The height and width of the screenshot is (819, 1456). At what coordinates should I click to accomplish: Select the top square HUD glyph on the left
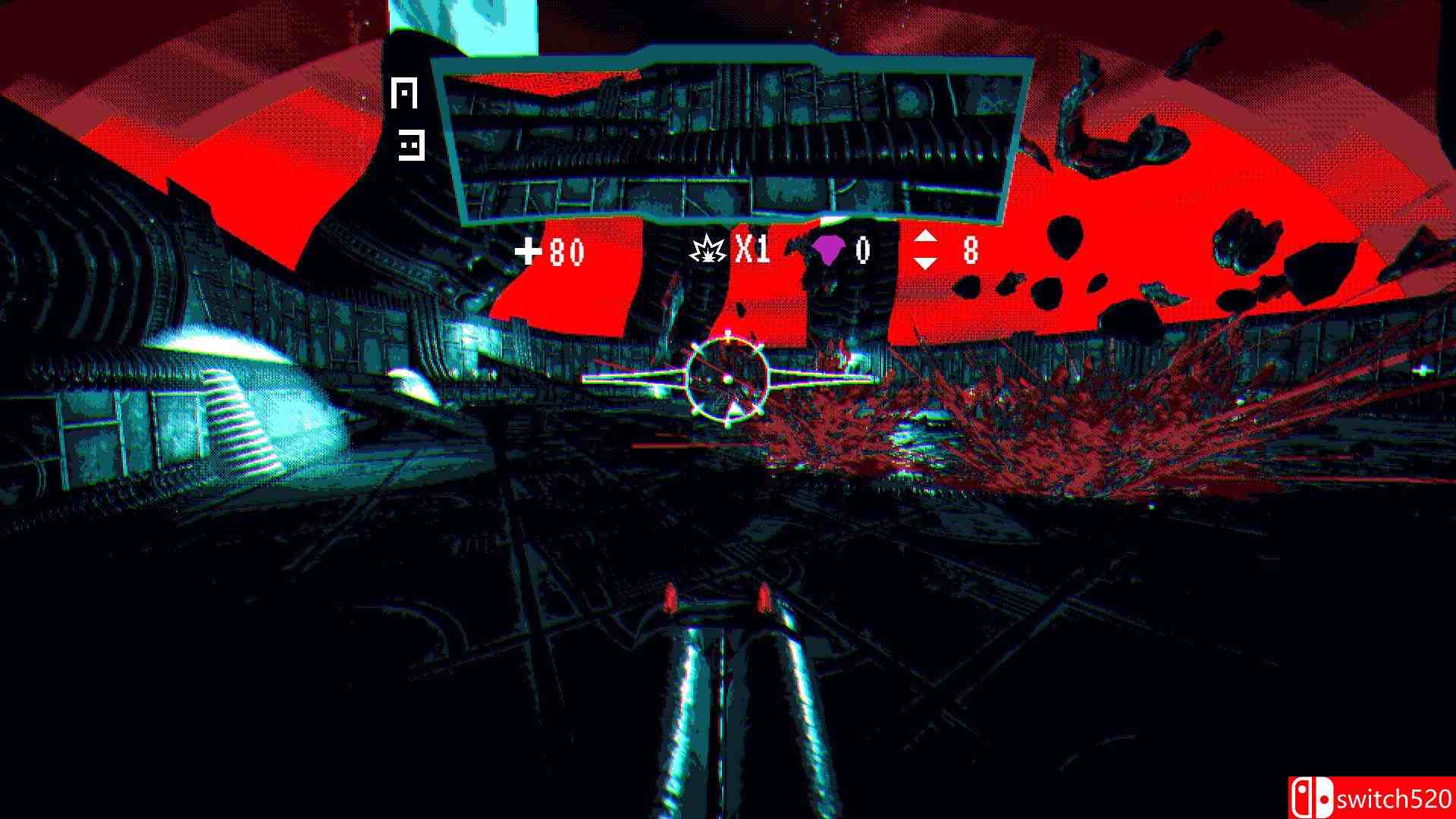(x=404, y=93)
